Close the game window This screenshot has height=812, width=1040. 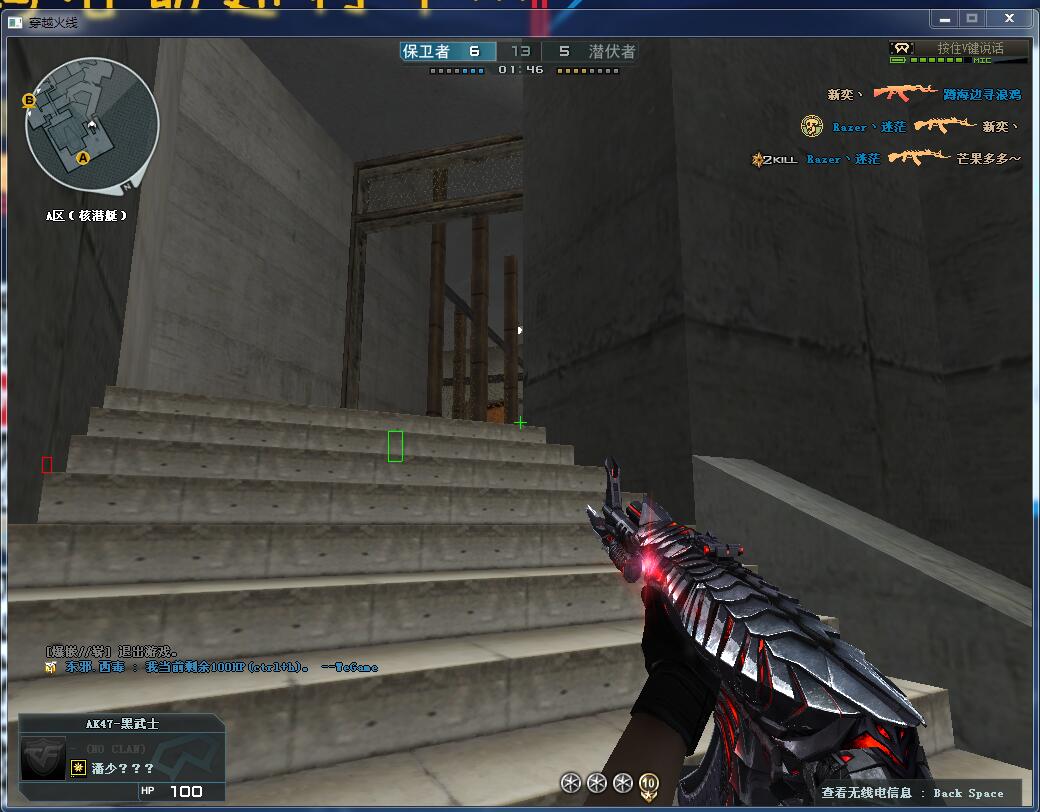(x=1008, y=18)
